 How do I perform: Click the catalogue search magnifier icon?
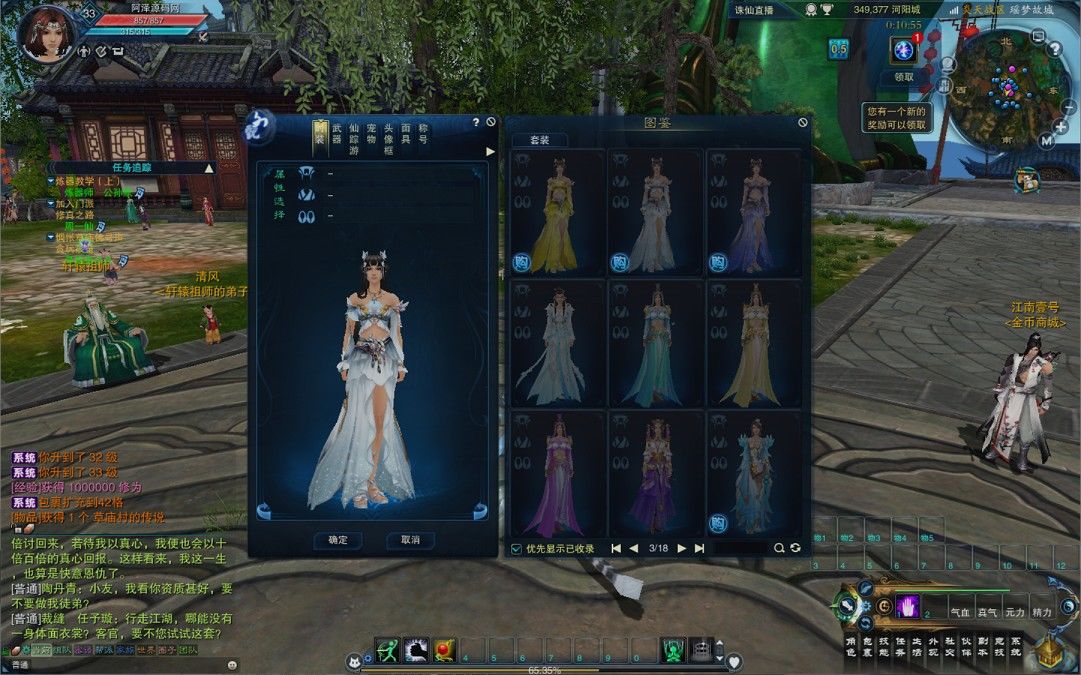click(x=779, y=548)
